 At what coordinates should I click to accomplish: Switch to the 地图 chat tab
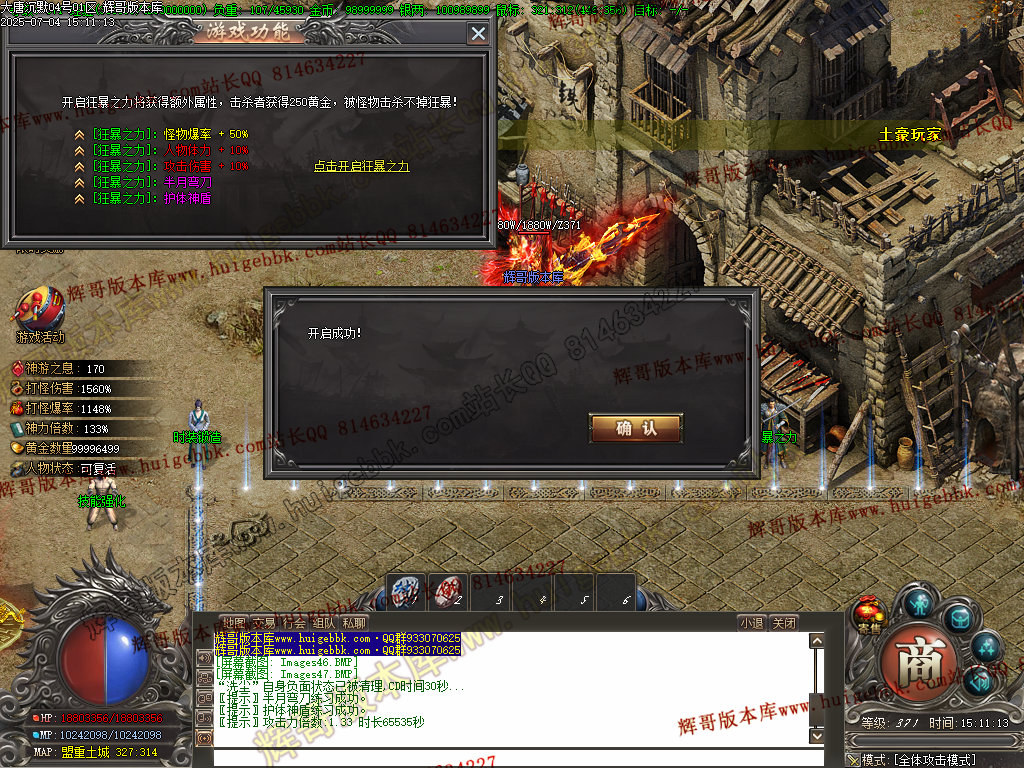click(233, 623)
